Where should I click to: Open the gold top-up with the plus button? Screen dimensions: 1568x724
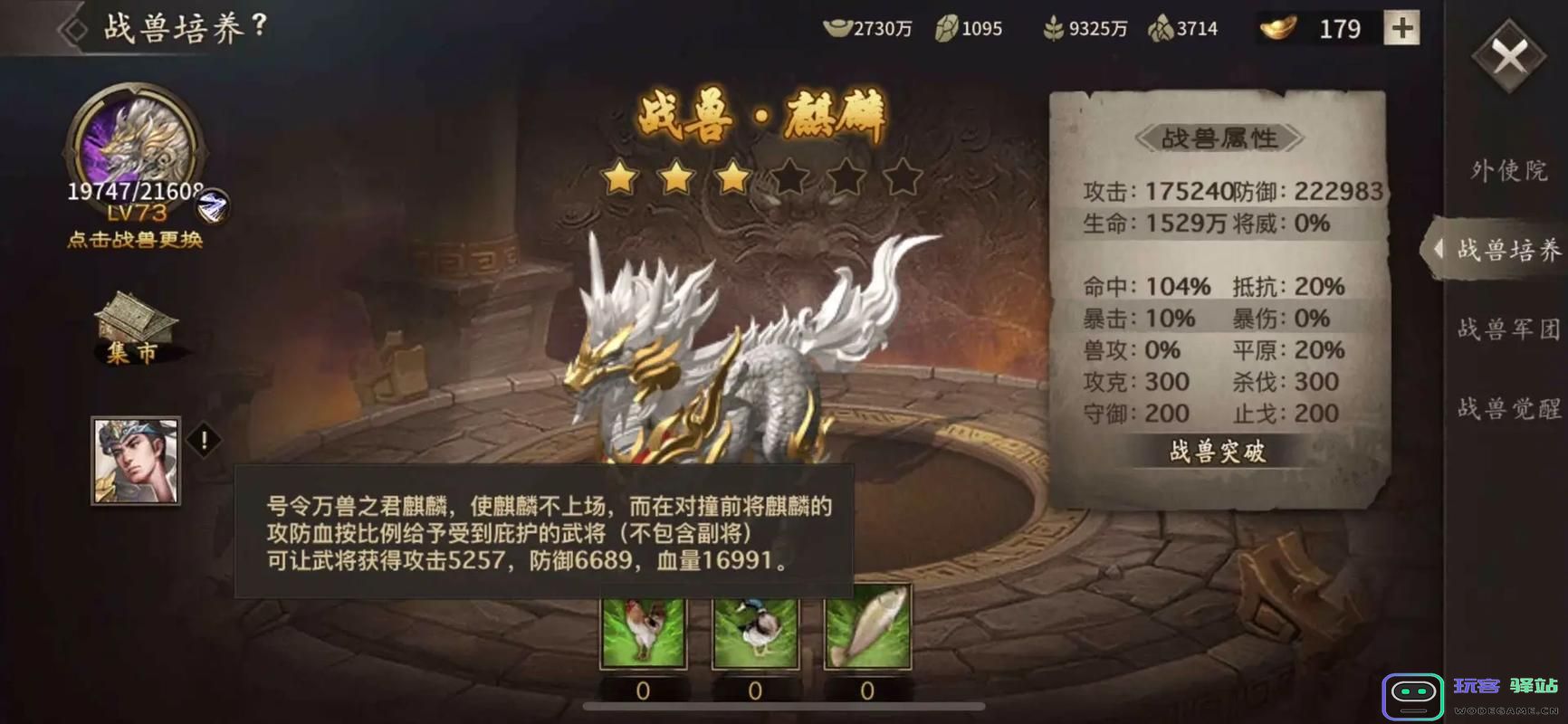pyautogui.click(x=1401, y=27)
